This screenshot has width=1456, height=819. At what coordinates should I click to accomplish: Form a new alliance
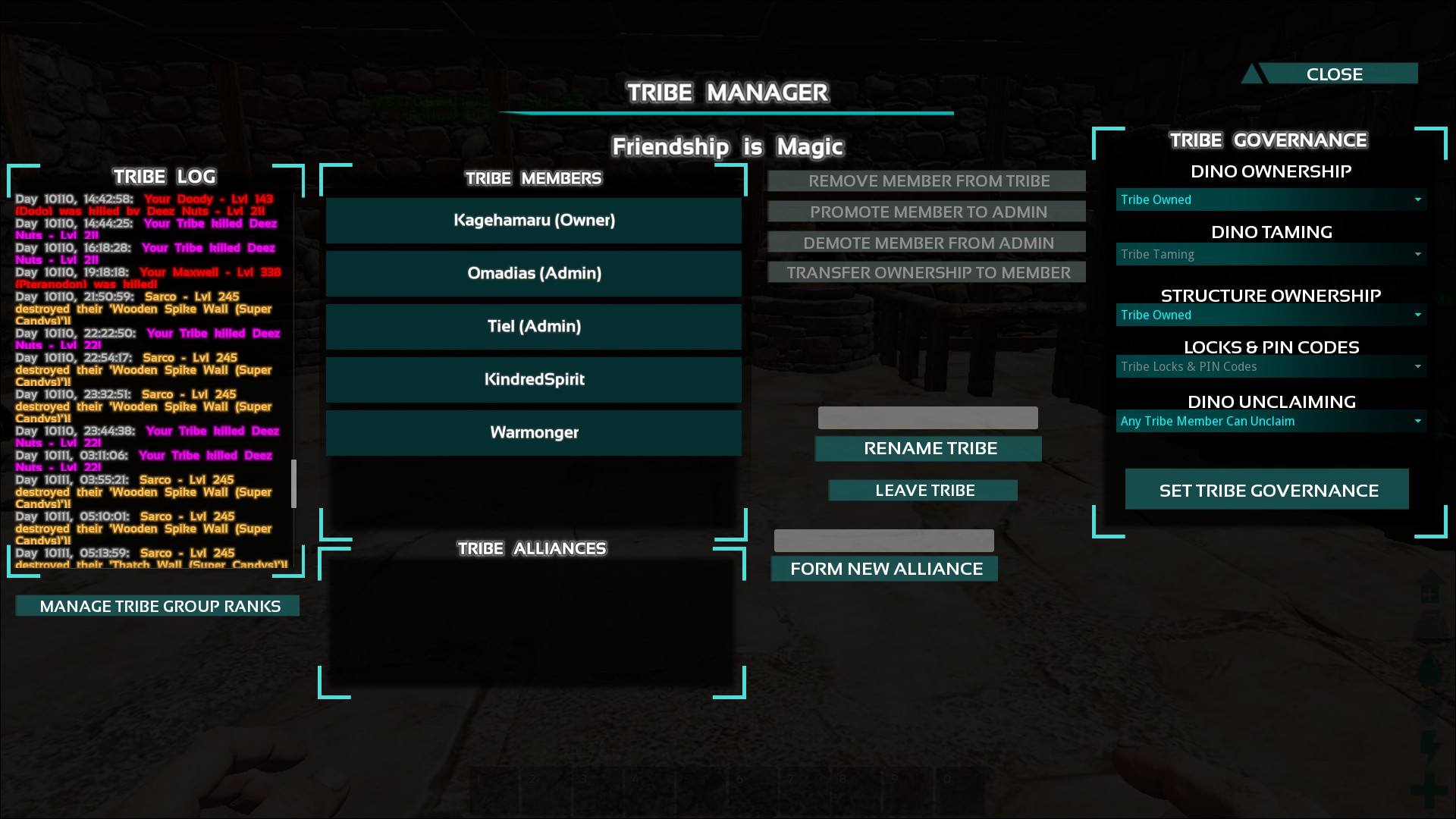point(885,569)
